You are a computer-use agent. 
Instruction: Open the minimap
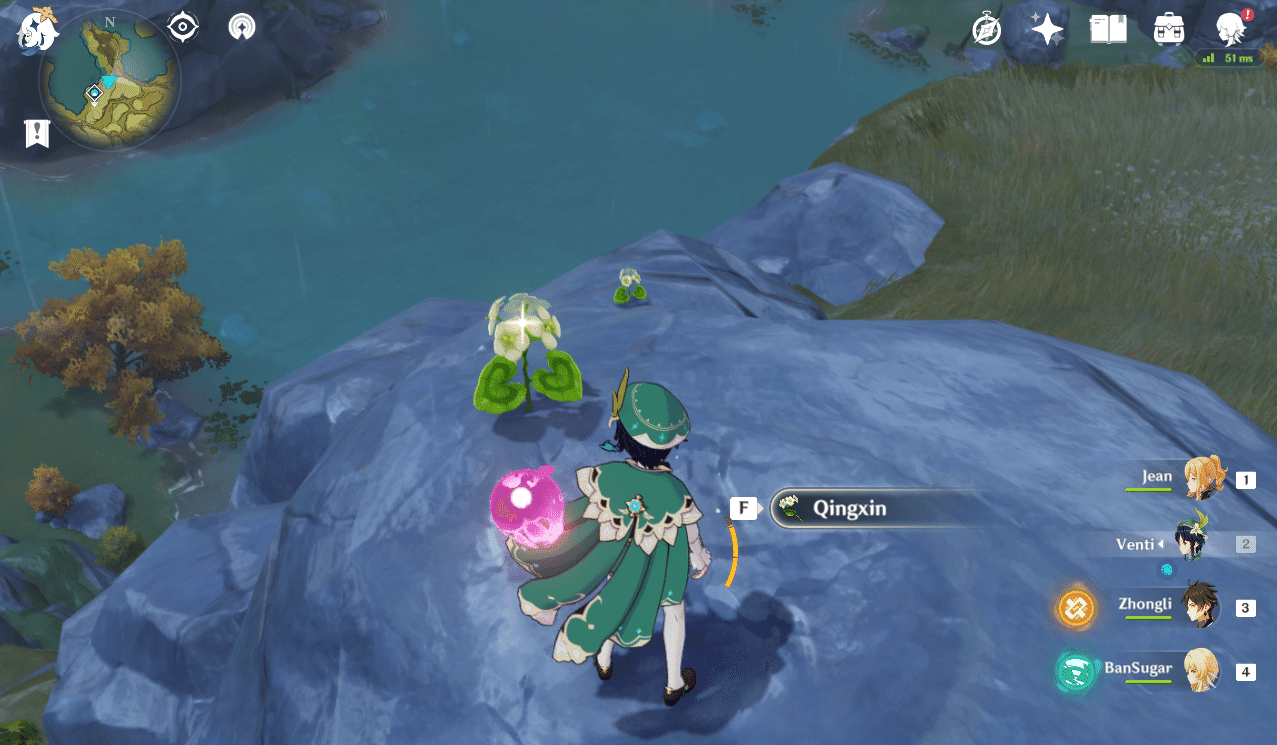click(x=109, y=81)
